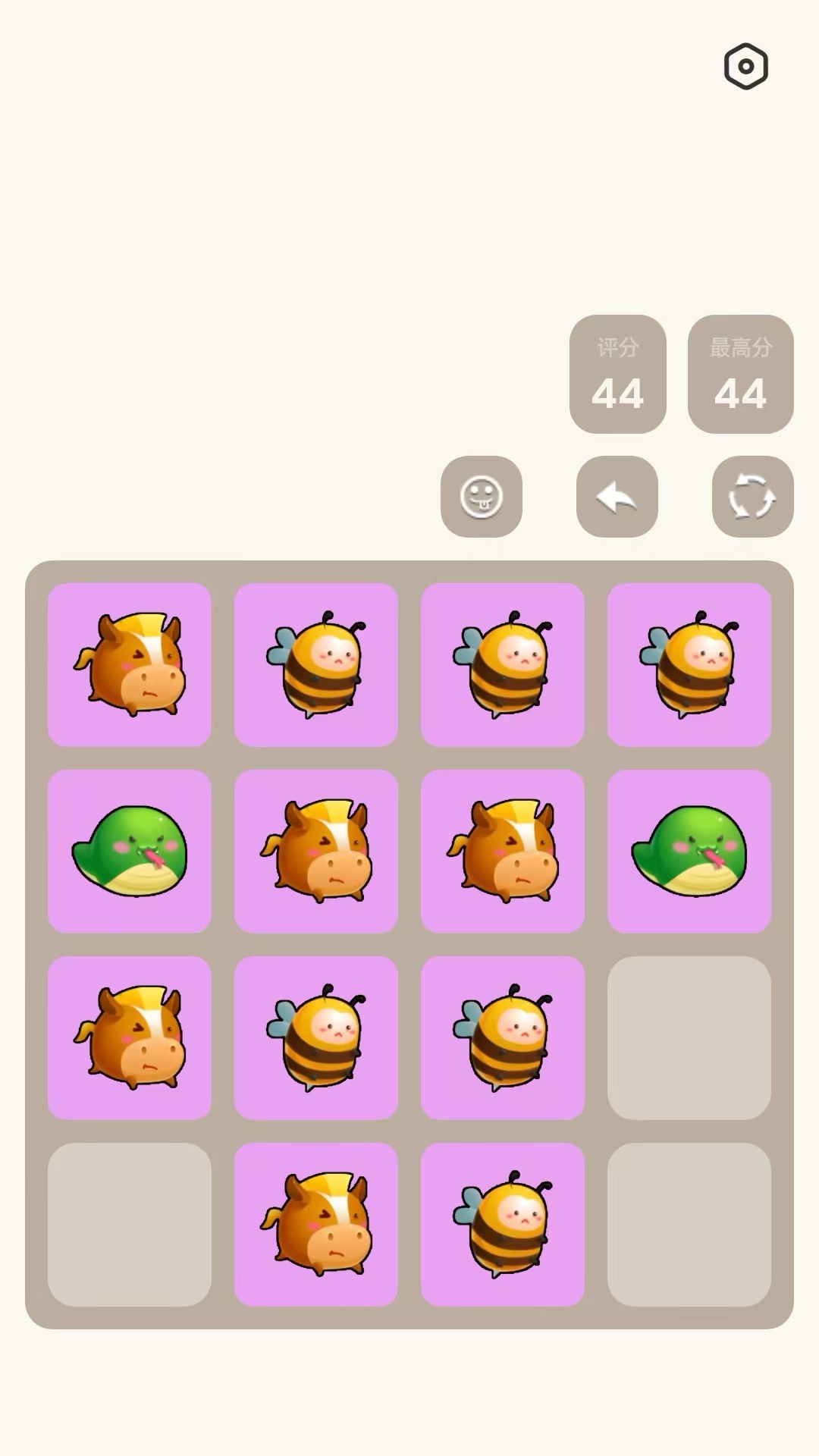Undo the last move with arrow button

click(617, 497)
